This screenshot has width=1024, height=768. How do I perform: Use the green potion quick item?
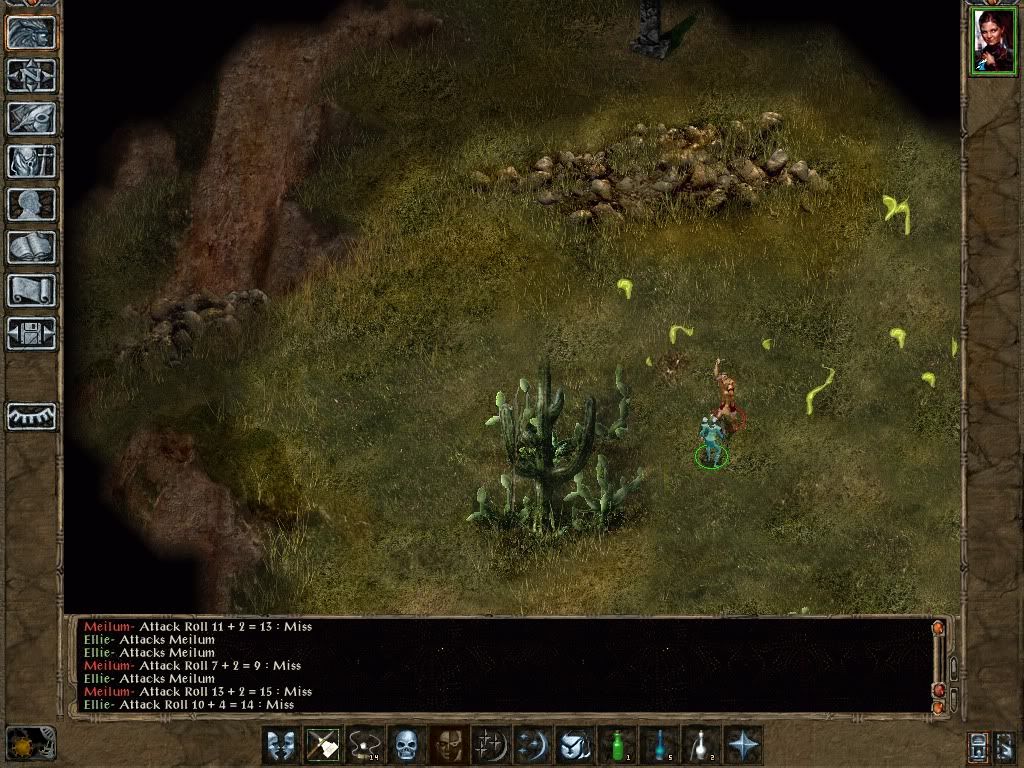(616, 745)
